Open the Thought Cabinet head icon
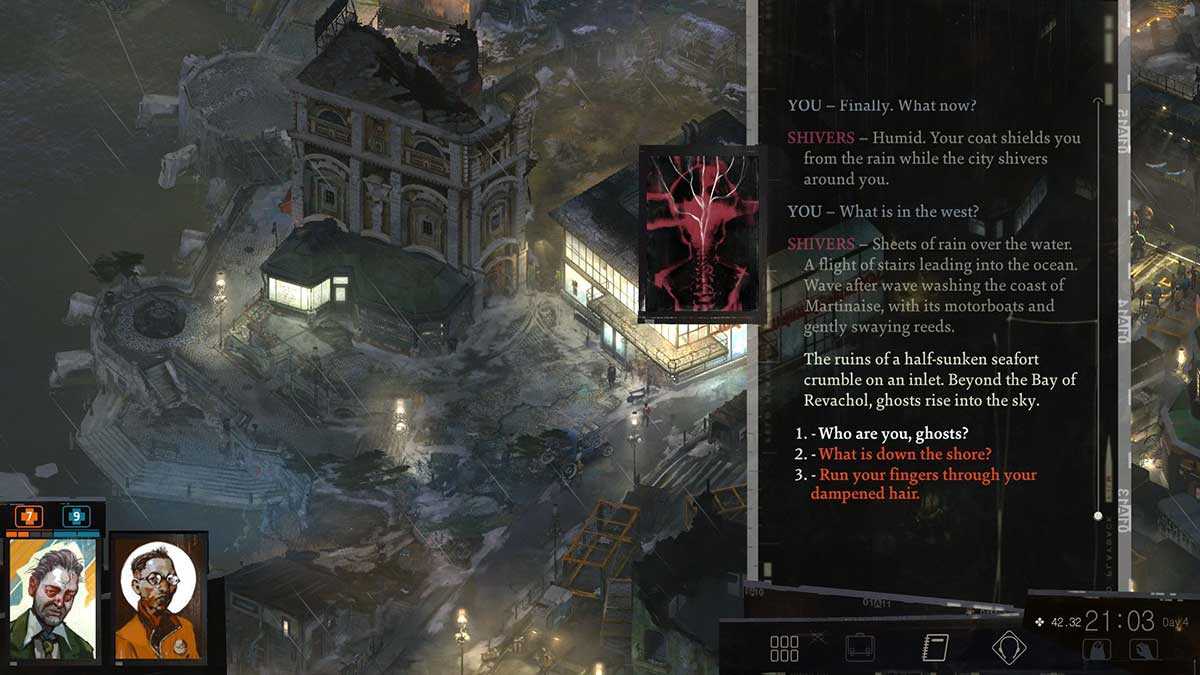The height and width of the screenshot is (675, 1200). 1008,647
